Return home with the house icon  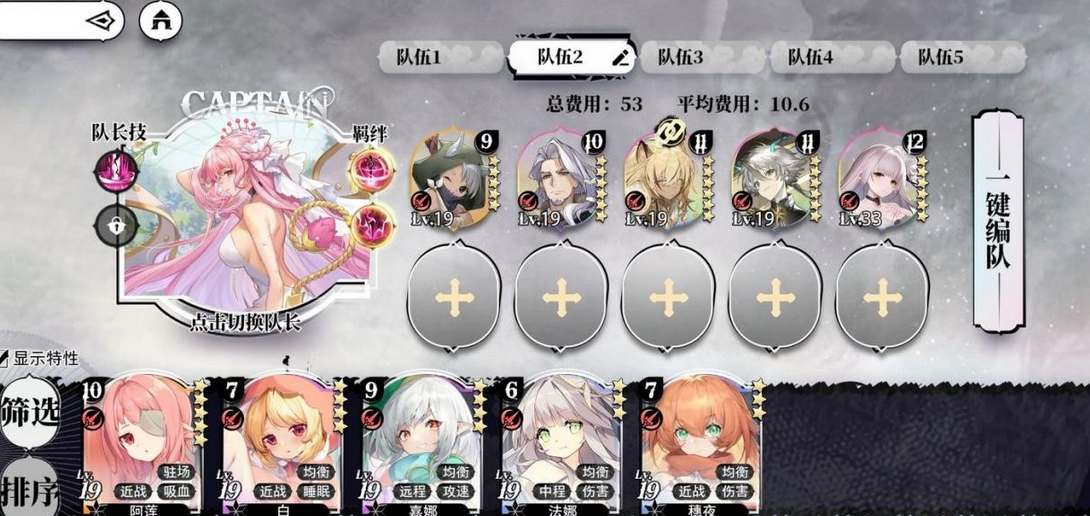(x=160, y=20)
